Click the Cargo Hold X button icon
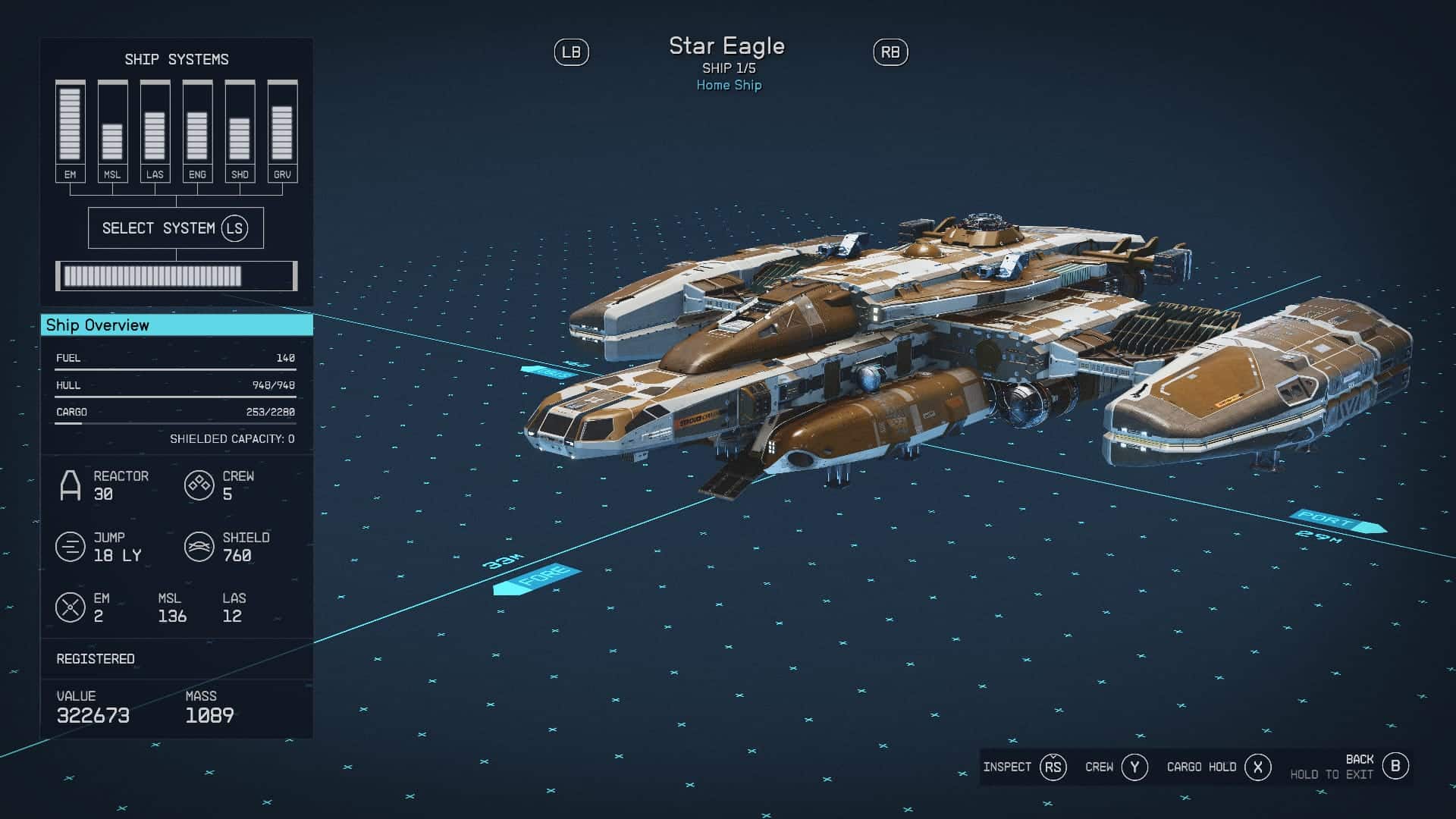Image resolution: width=1456 pixels, height=819 pixels. pos(1257,767)
